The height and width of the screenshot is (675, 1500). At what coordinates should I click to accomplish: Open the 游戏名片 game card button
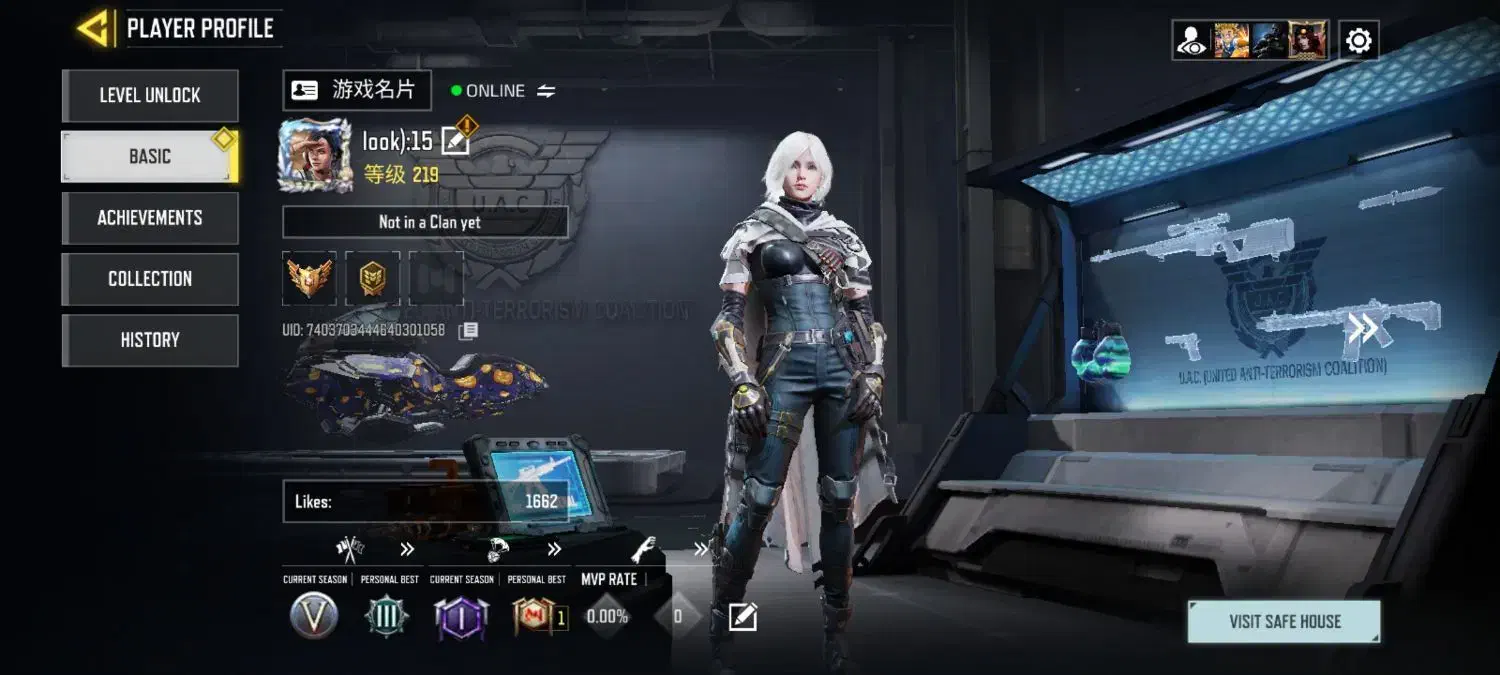[357, 90]
